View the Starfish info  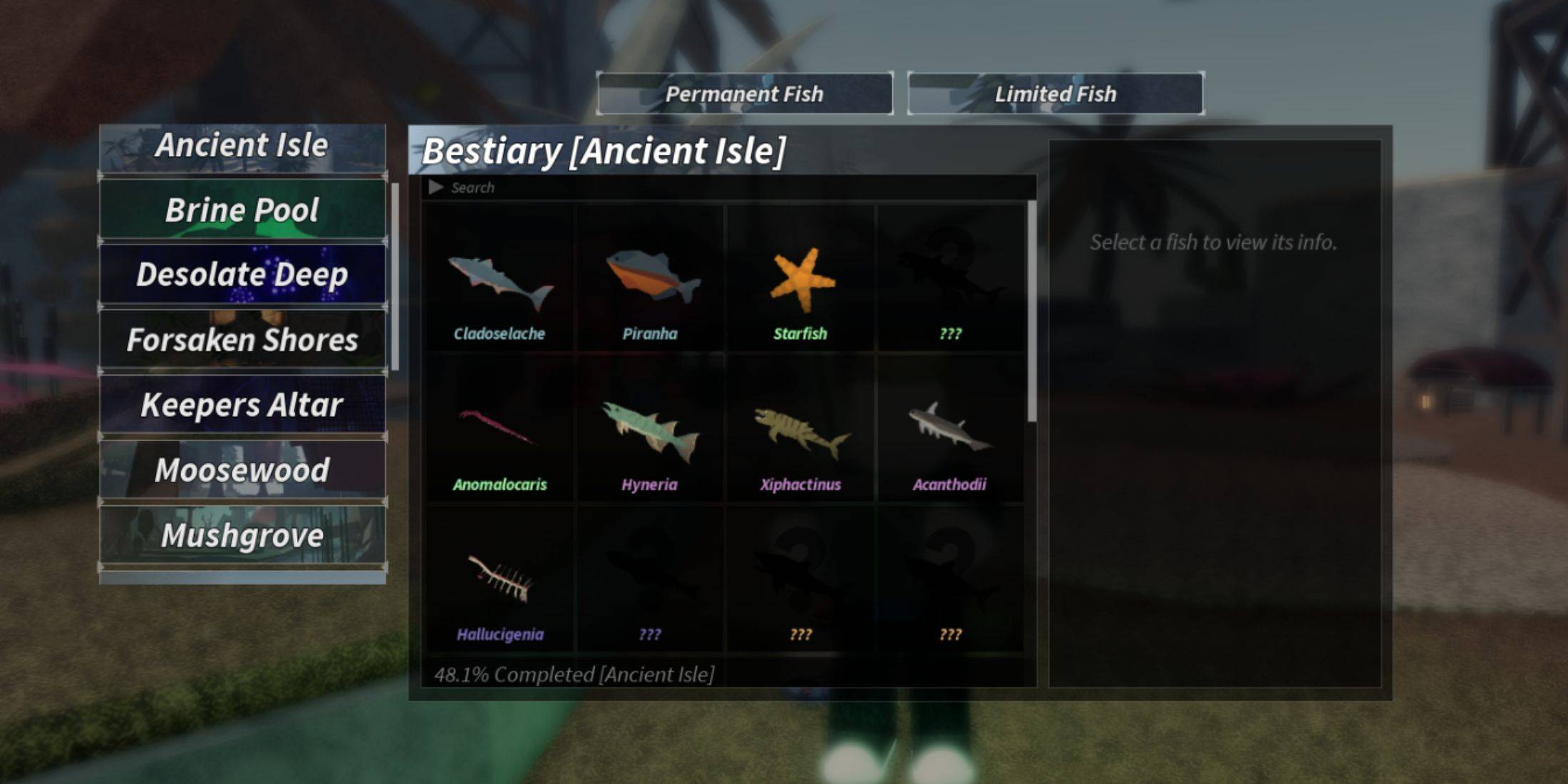click(x=800, y=282)
